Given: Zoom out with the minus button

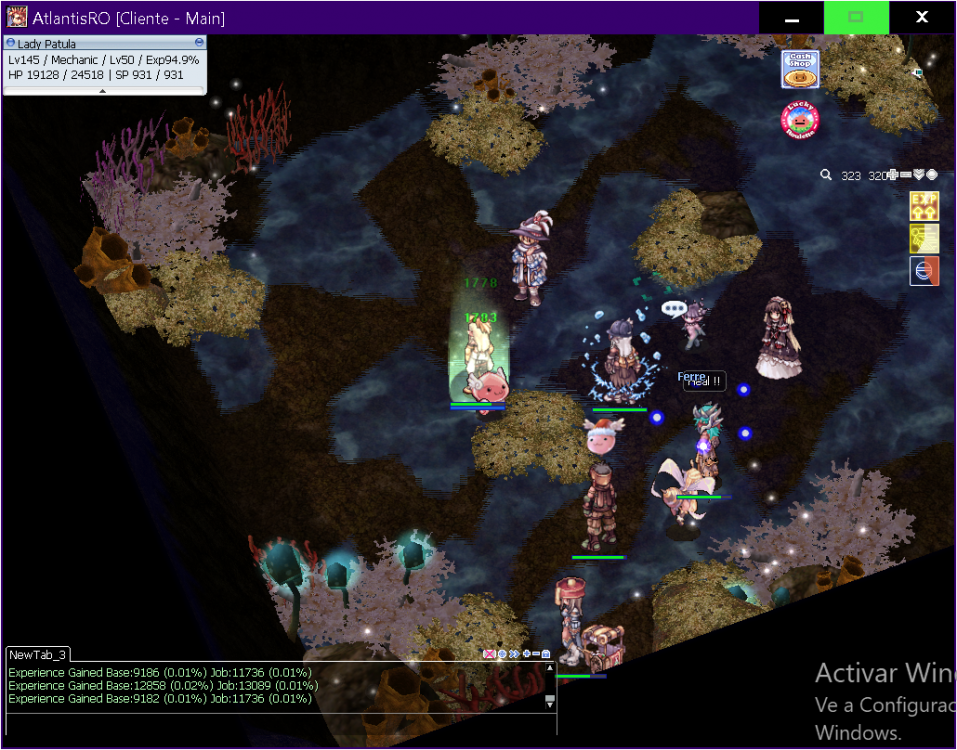Looking at the screenshot, I should click(x=906, y=175).
